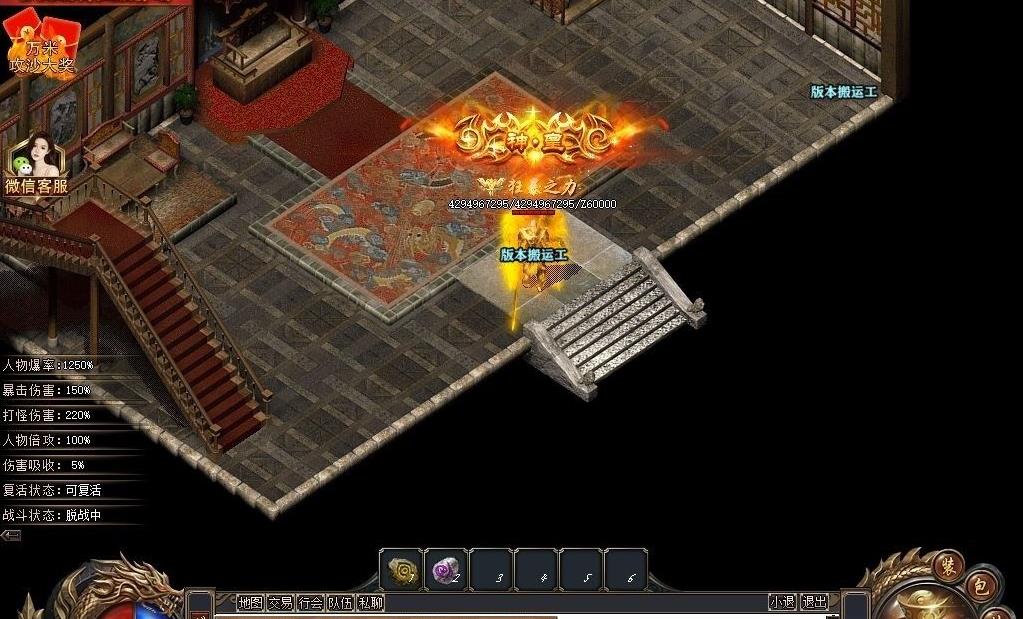The width and height of the screenshot is (1023, 619).
Task: Open the 地图 map button
Action: 250,602
